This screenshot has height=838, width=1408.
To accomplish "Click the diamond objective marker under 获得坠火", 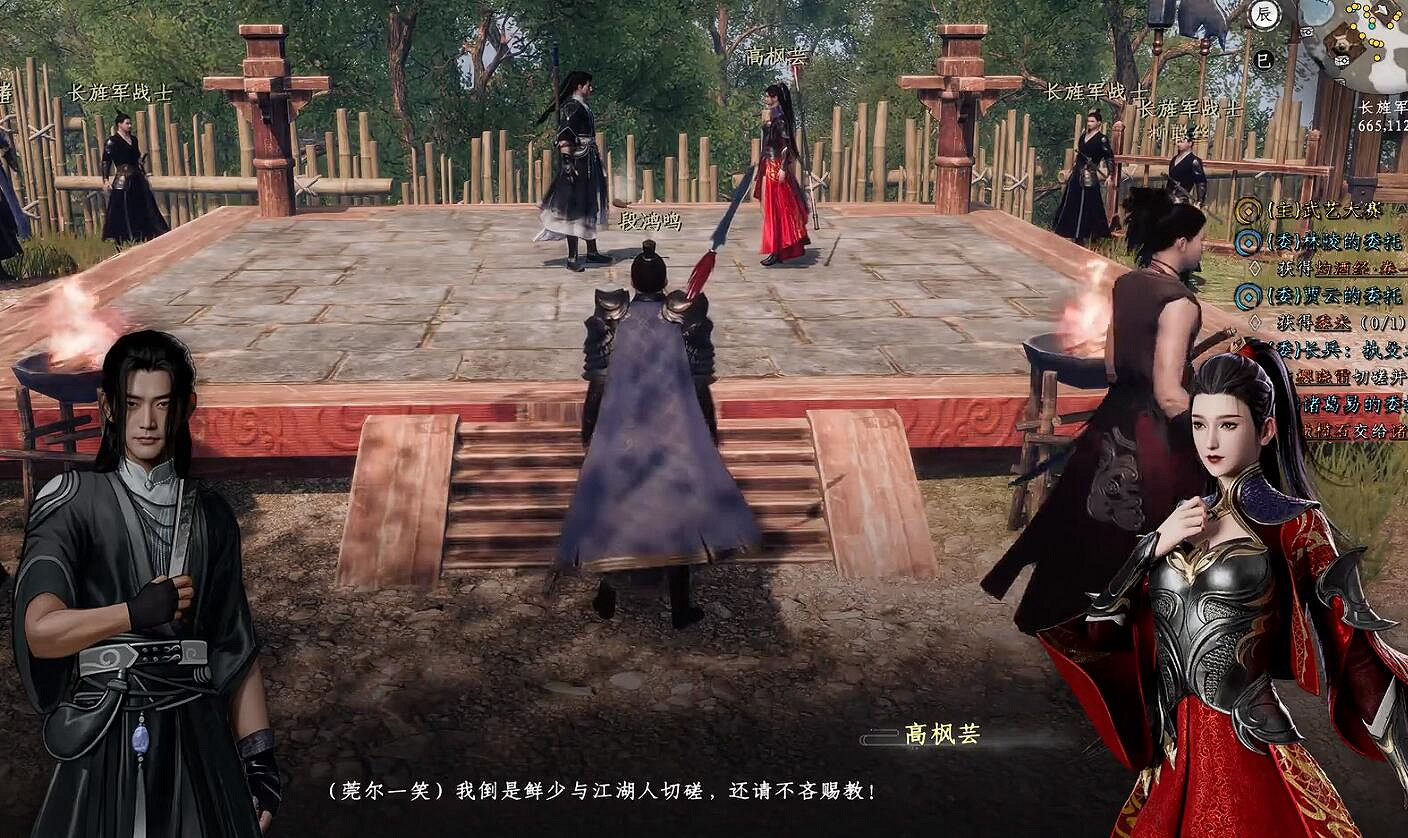I will point(1254,319).
